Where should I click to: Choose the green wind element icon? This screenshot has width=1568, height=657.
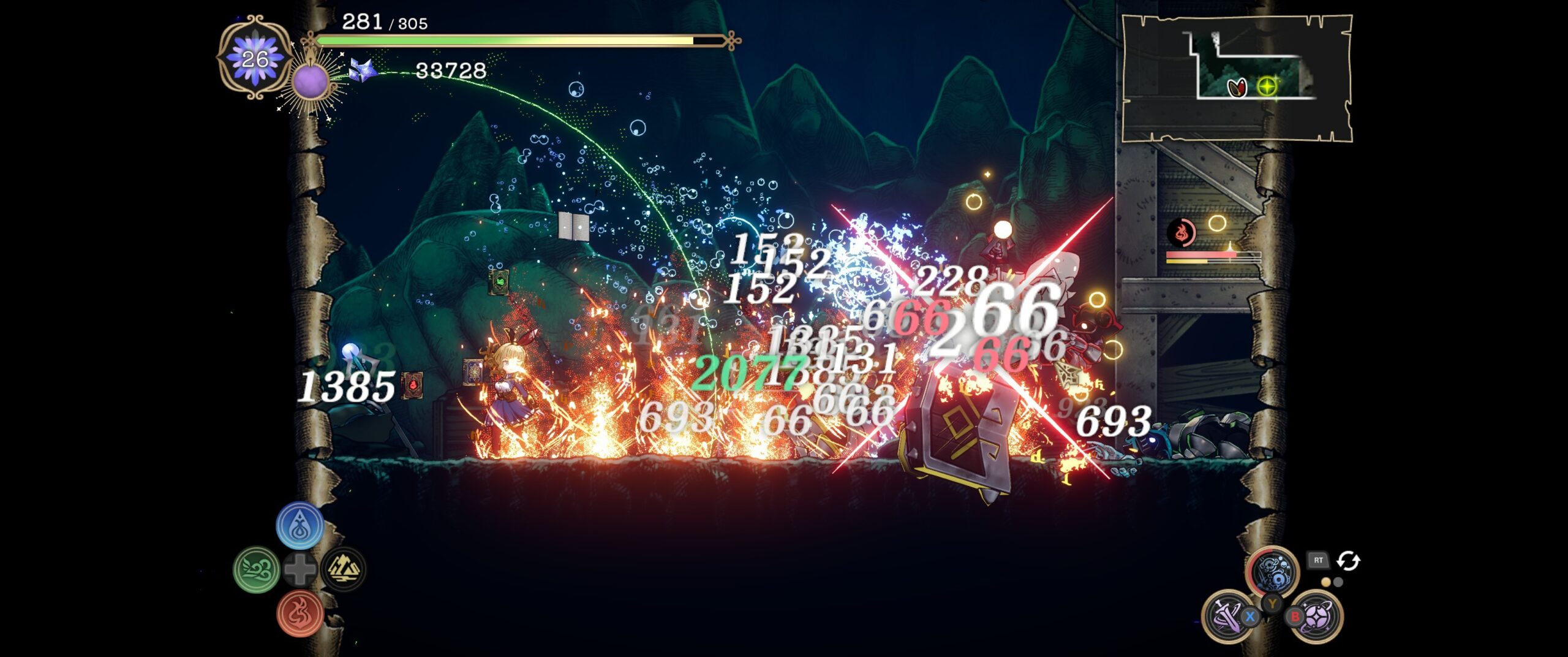(x=257, y=569)
